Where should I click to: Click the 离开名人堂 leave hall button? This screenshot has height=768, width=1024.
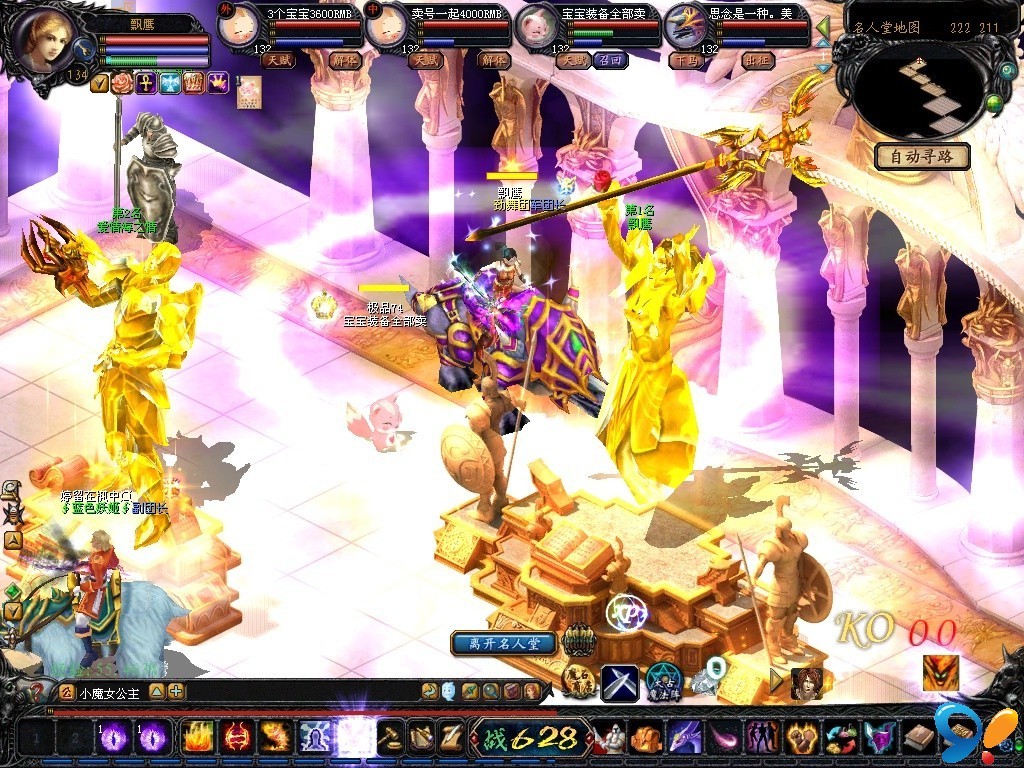[x=503, y=643]
